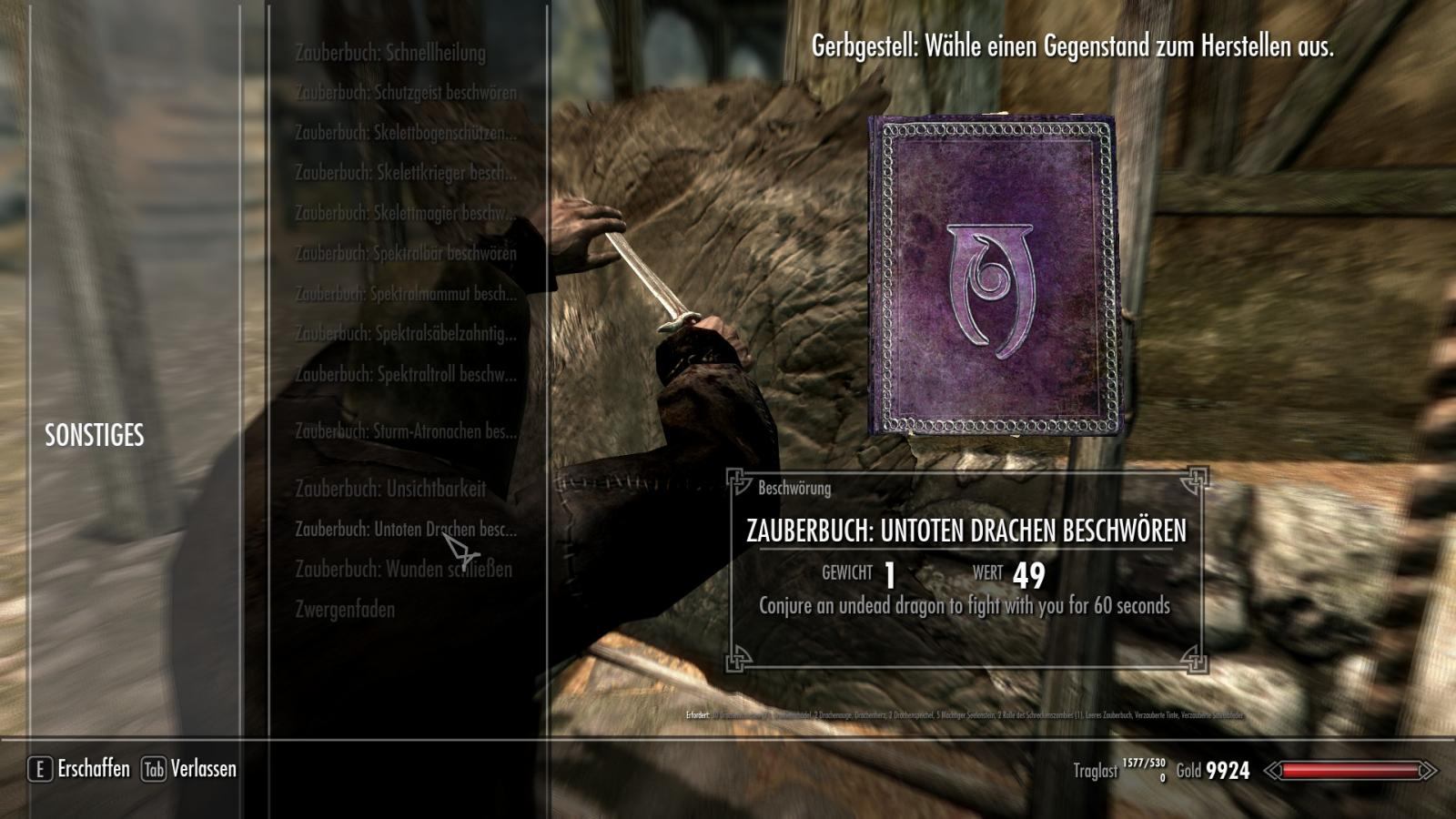Choose the Untoten Drachen spell book entry
This screenshot has height=819, width=1456.
(x=405, y=529)
